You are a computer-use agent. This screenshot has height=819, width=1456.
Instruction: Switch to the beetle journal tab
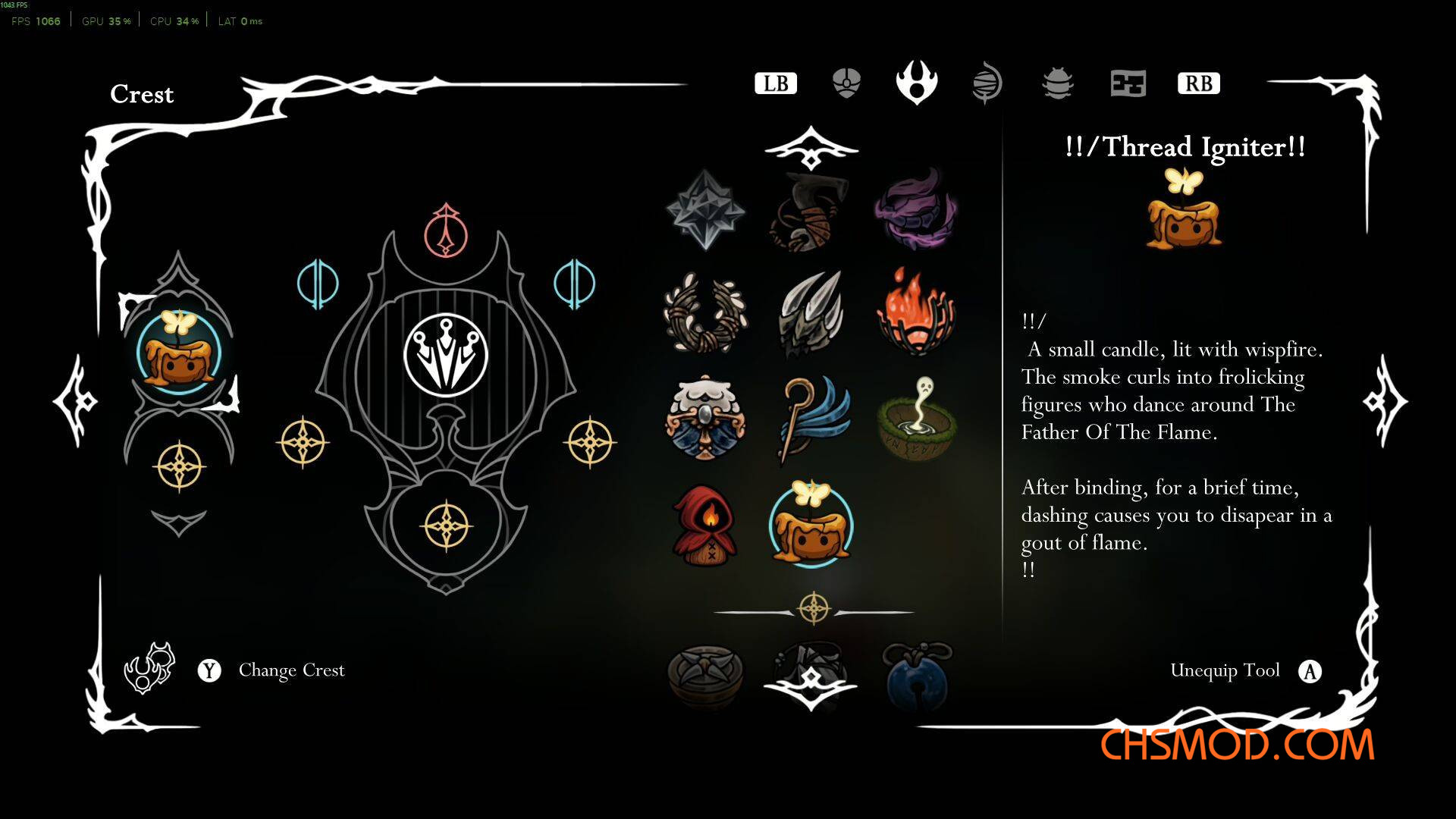(1057, 83)
